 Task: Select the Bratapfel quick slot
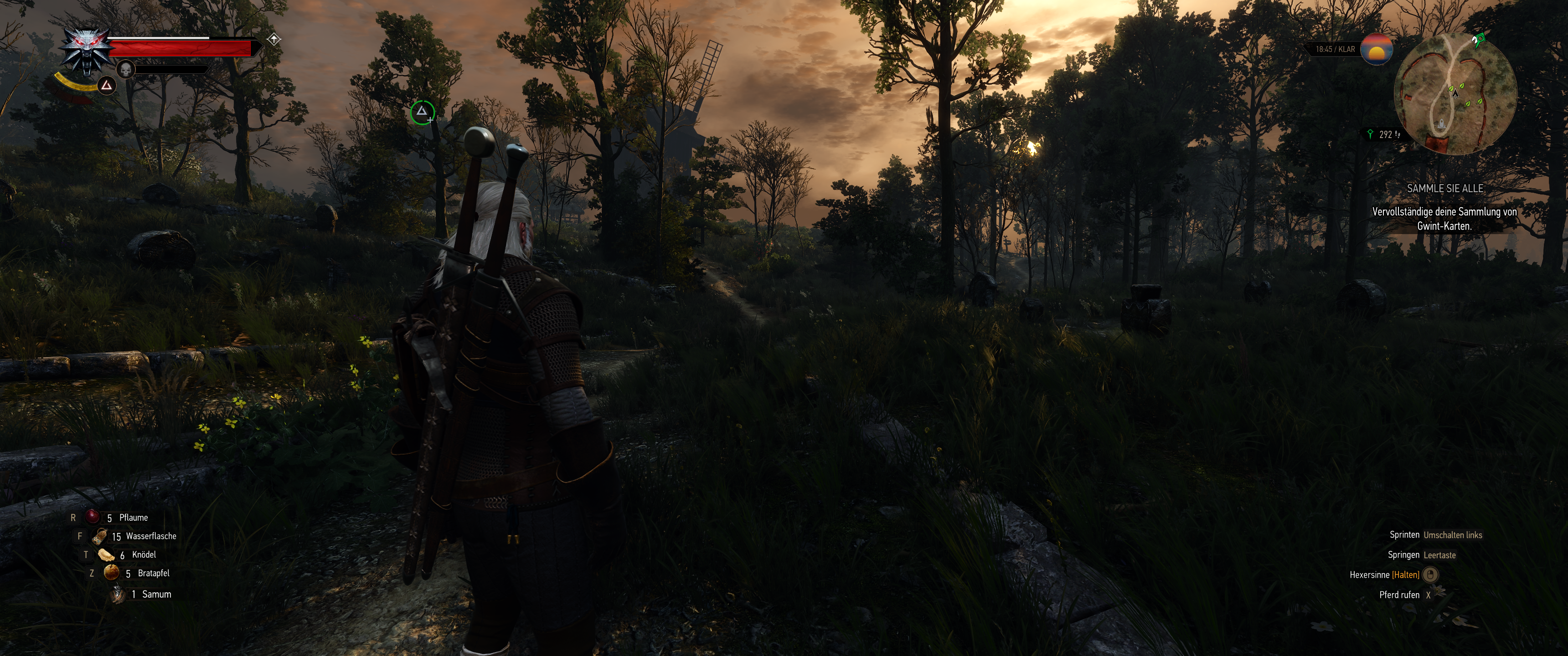pos(111,573)
